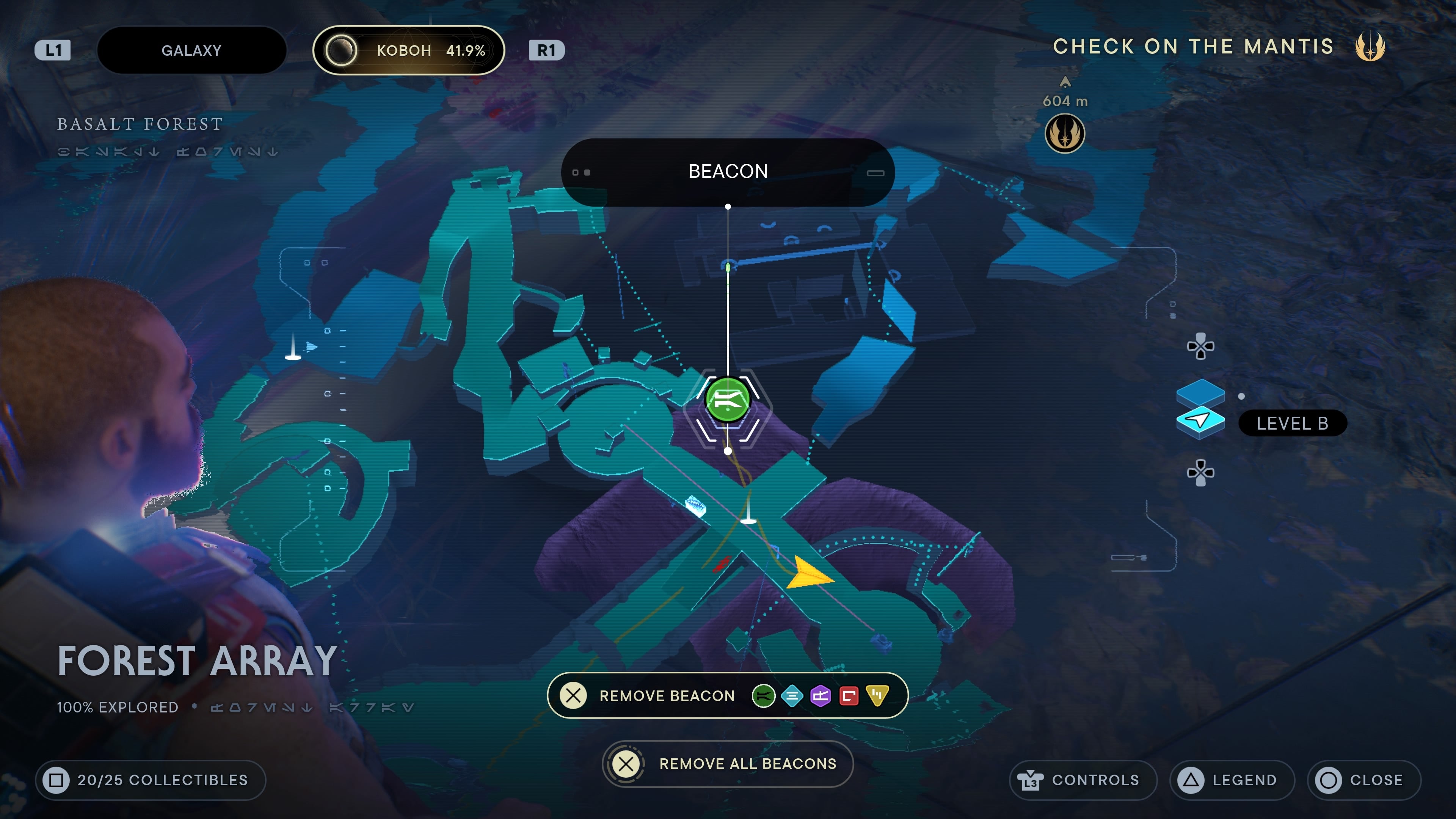Switch to the upper map level layer

coord(1200,391)
